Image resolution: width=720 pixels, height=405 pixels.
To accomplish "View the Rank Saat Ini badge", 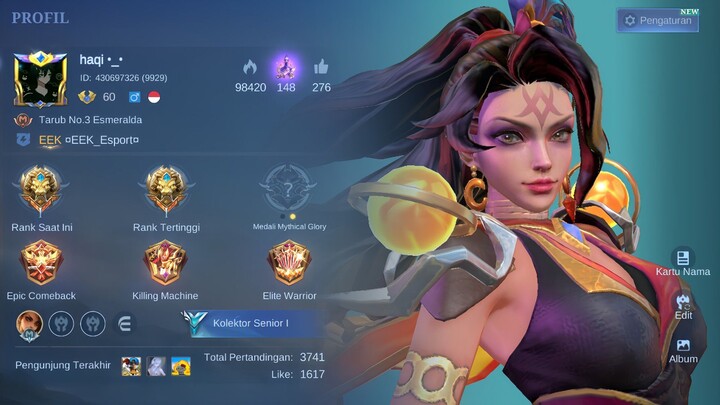I will pos(42,192).
